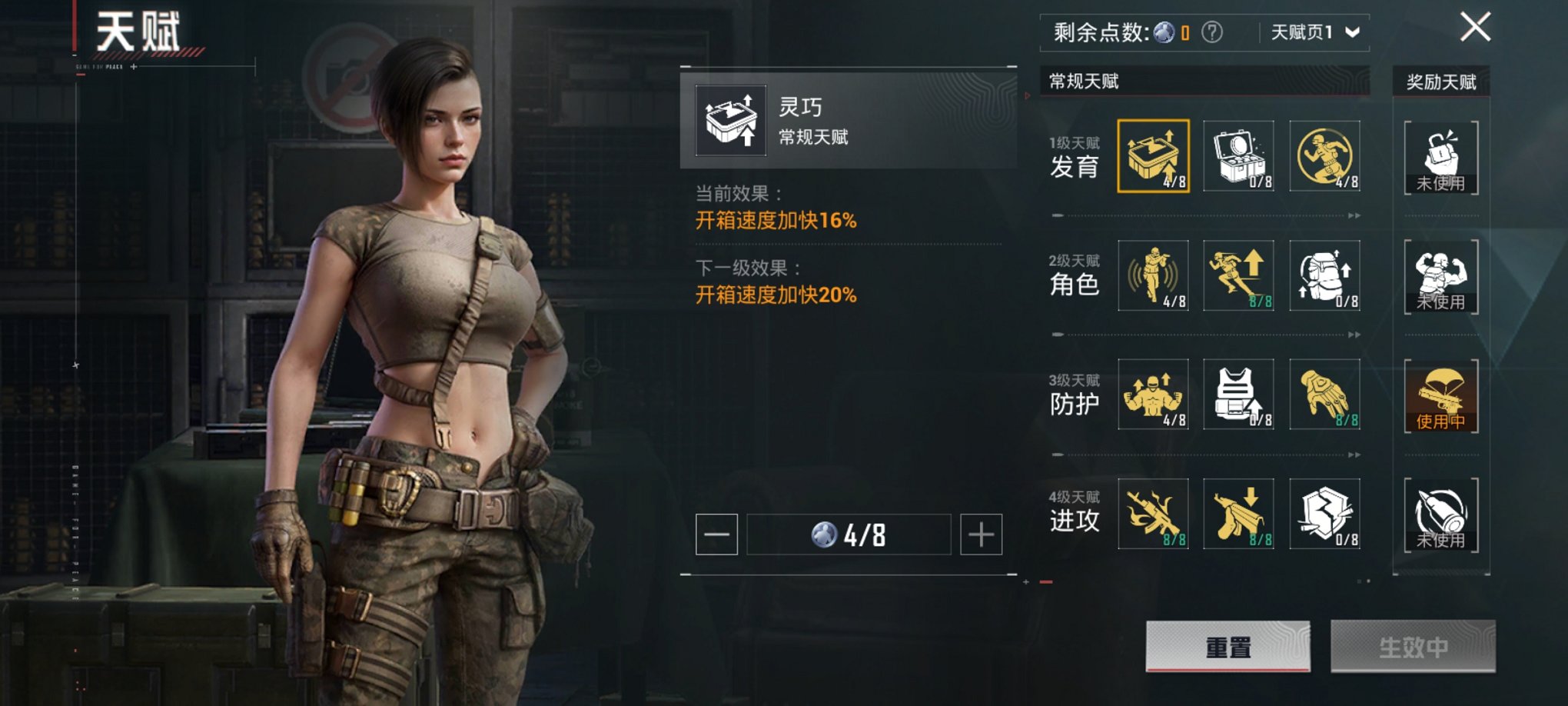Decrease talent points with the minus button
The image size is (1568, 706).
pos(716,534)
